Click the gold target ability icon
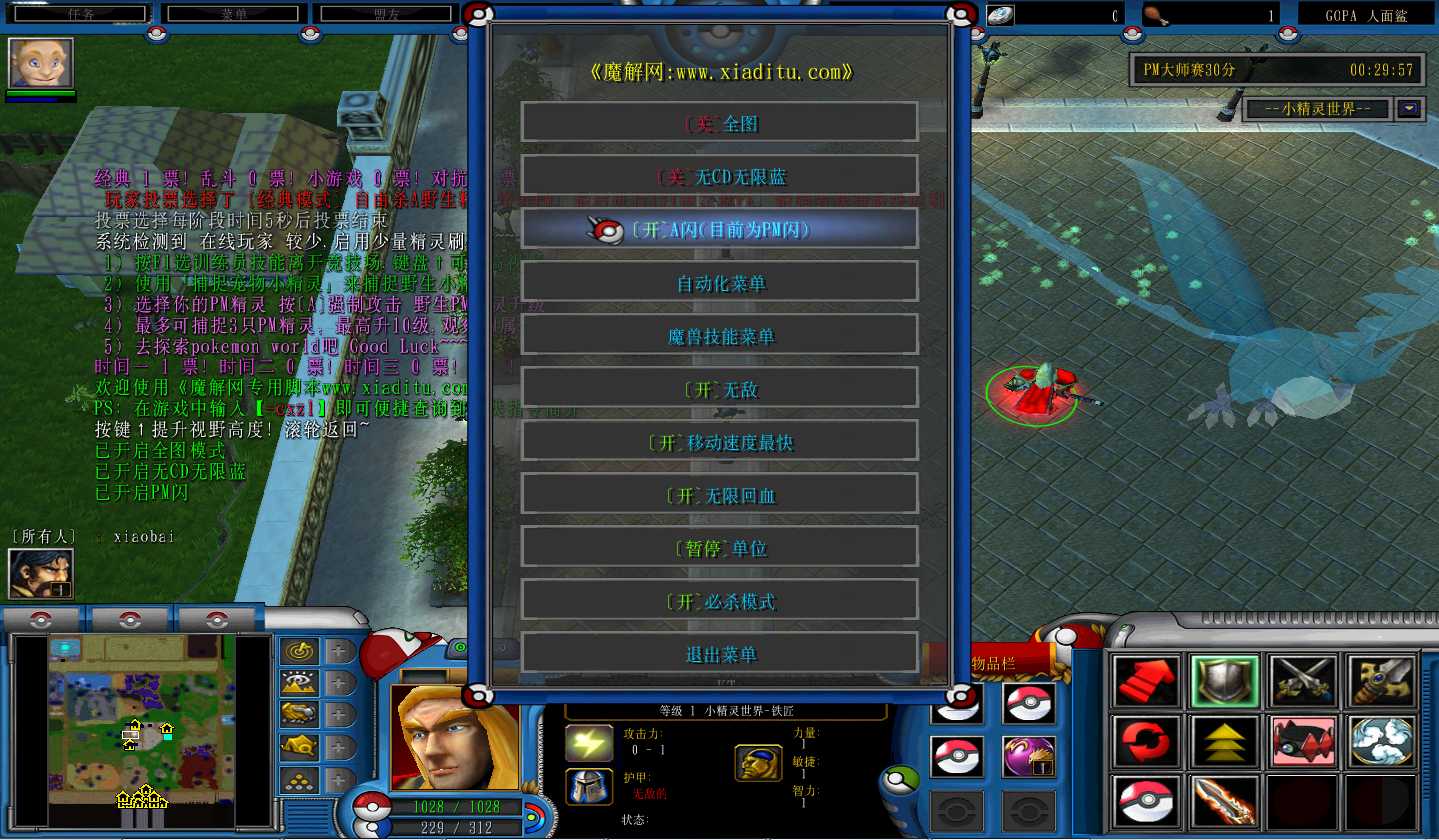This screenshot has height=840, width=1439. 299,651
